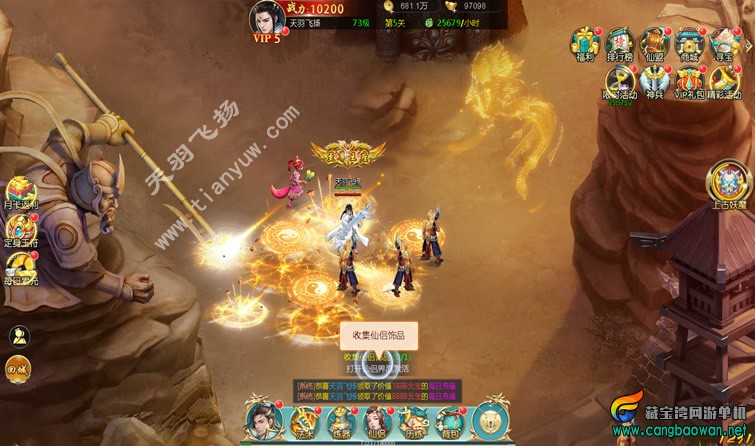This screenshot has height=446, width=755.
Task: Claim the VIP礼包 gift pack
Action: pyautogui.click(x=688, y=80)
